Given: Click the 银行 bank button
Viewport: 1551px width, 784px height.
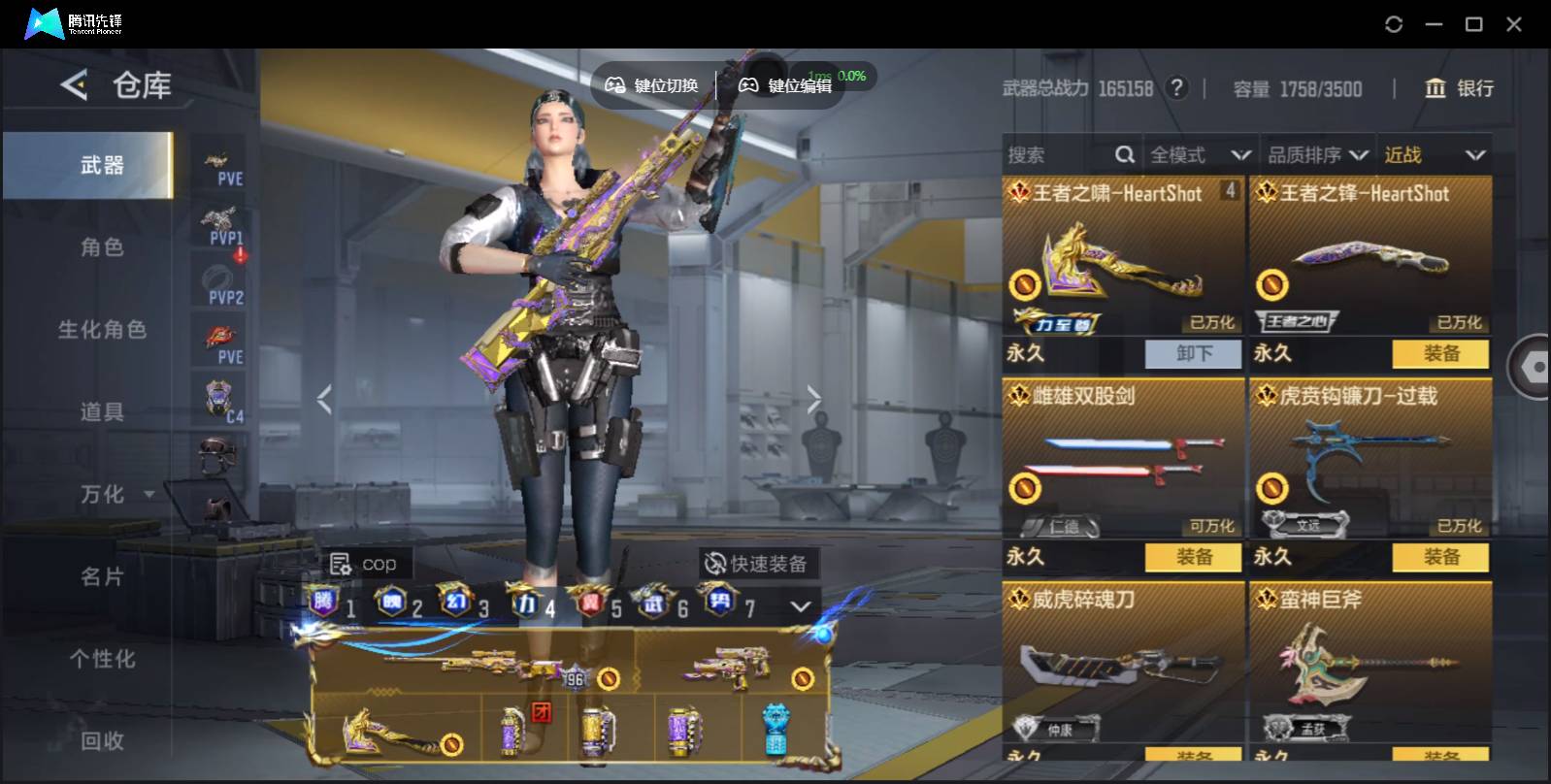Looking at the screenshot, I should (1459, 89).
